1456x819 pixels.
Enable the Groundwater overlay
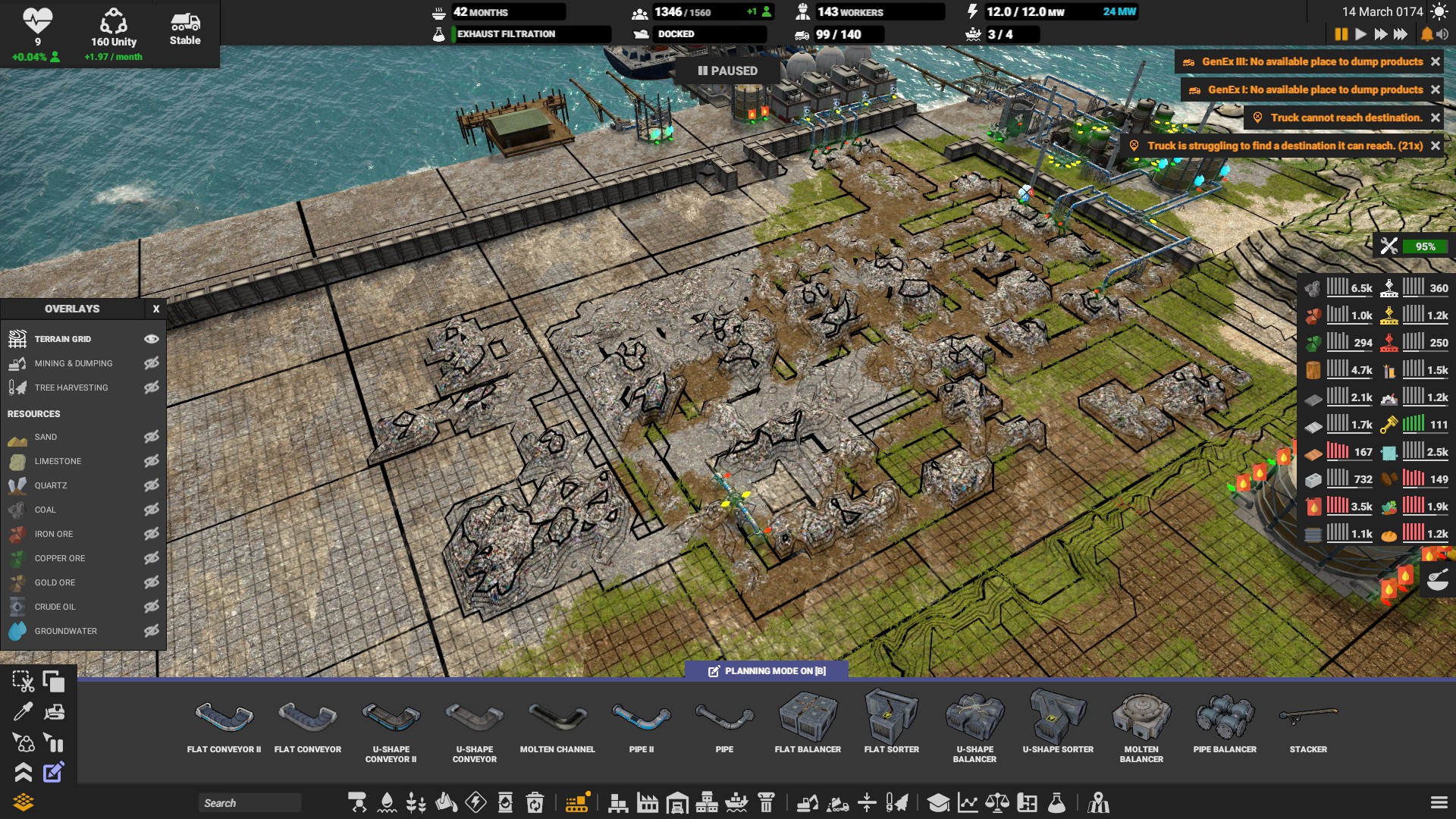[x=152, y=631]
